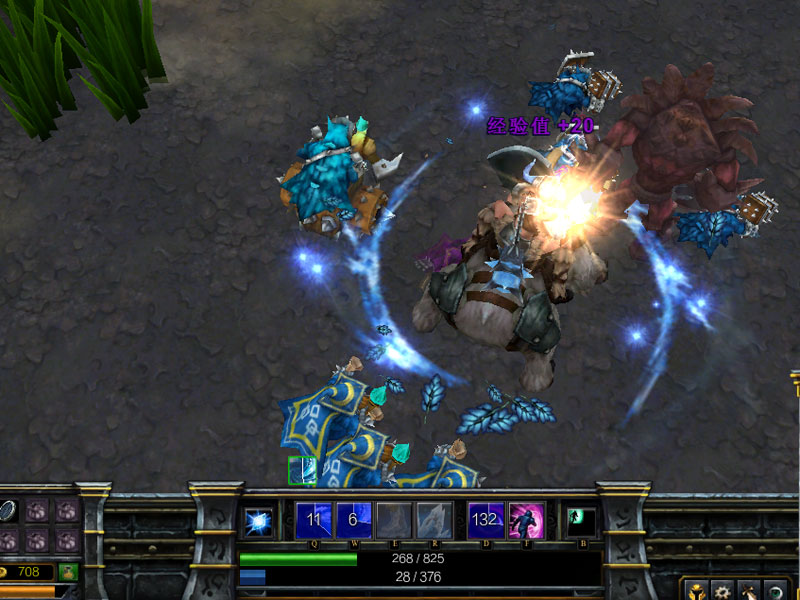Screen dimensions: 800x600
Task: Select the greyed-out E ability icon
Action: [393, 520]
